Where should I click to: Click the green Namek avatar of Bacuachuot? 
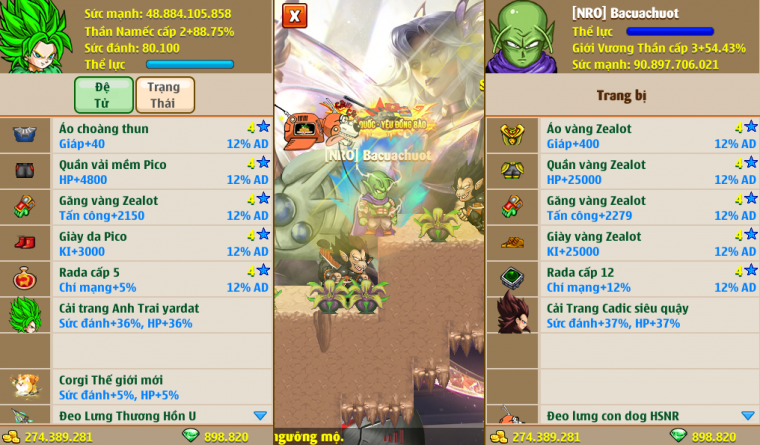(x=520, y=38)
